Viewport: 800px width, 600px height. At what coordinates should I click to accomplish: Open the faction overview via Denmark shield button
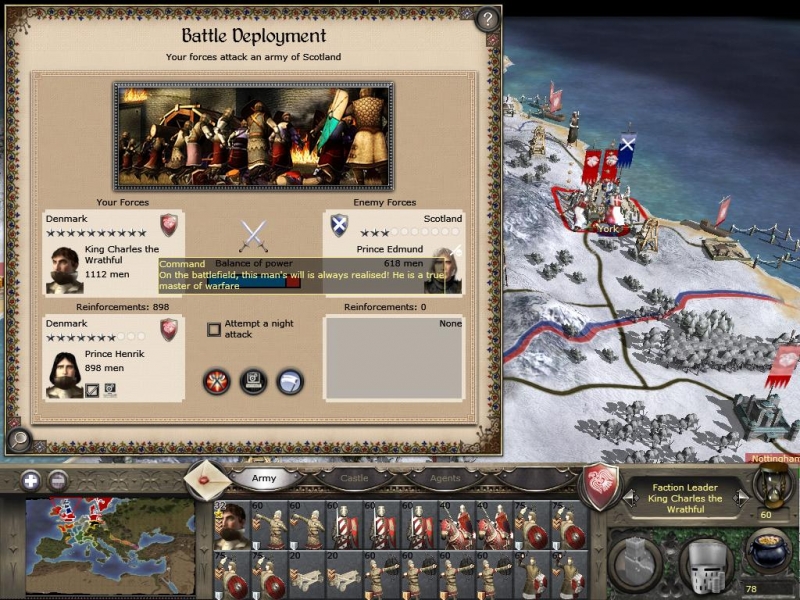tap(600, 484)
